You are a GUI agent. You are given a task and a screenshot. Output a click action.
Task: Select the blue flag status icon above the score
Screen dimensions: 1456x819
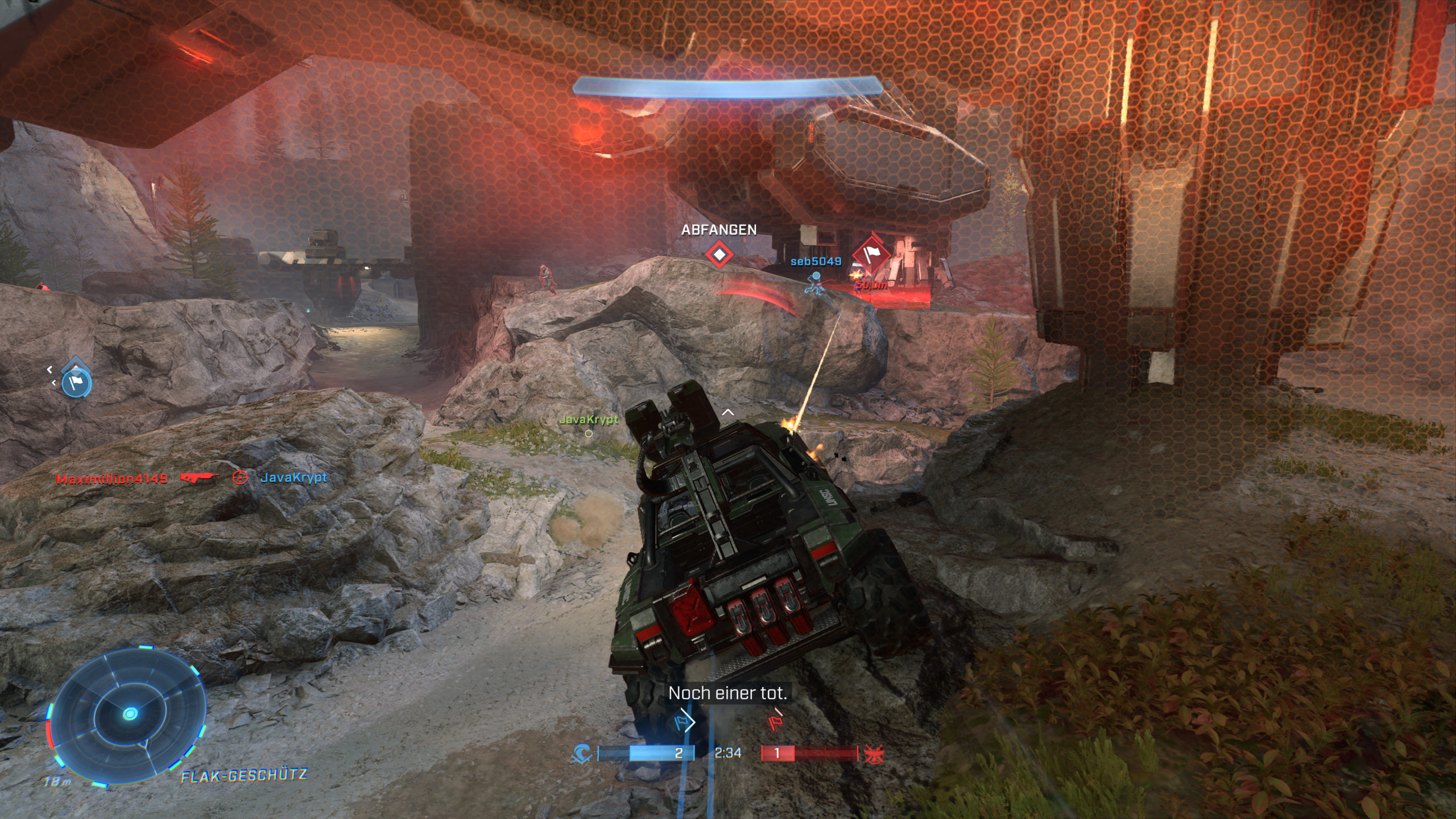pyautogui.click(x=683, y=722)
